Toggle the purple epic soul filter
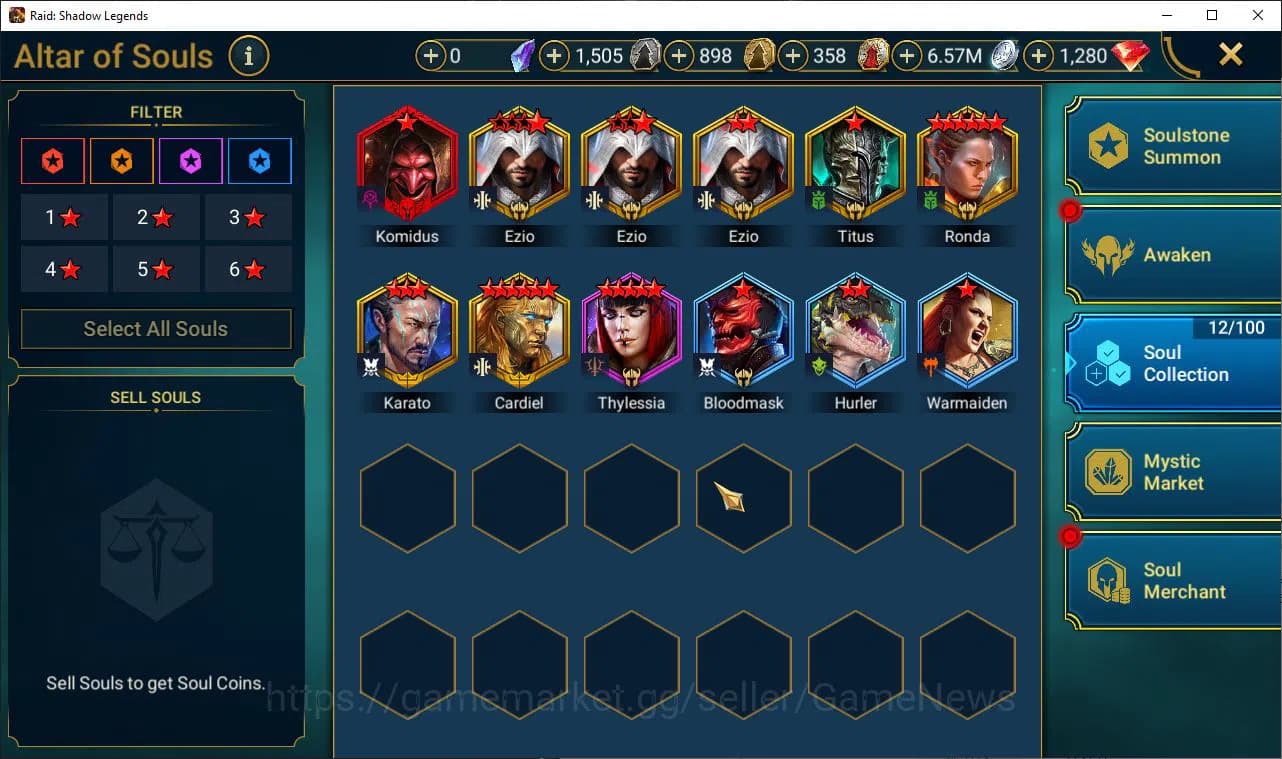 pyautogui.click(x=190, y=161)
